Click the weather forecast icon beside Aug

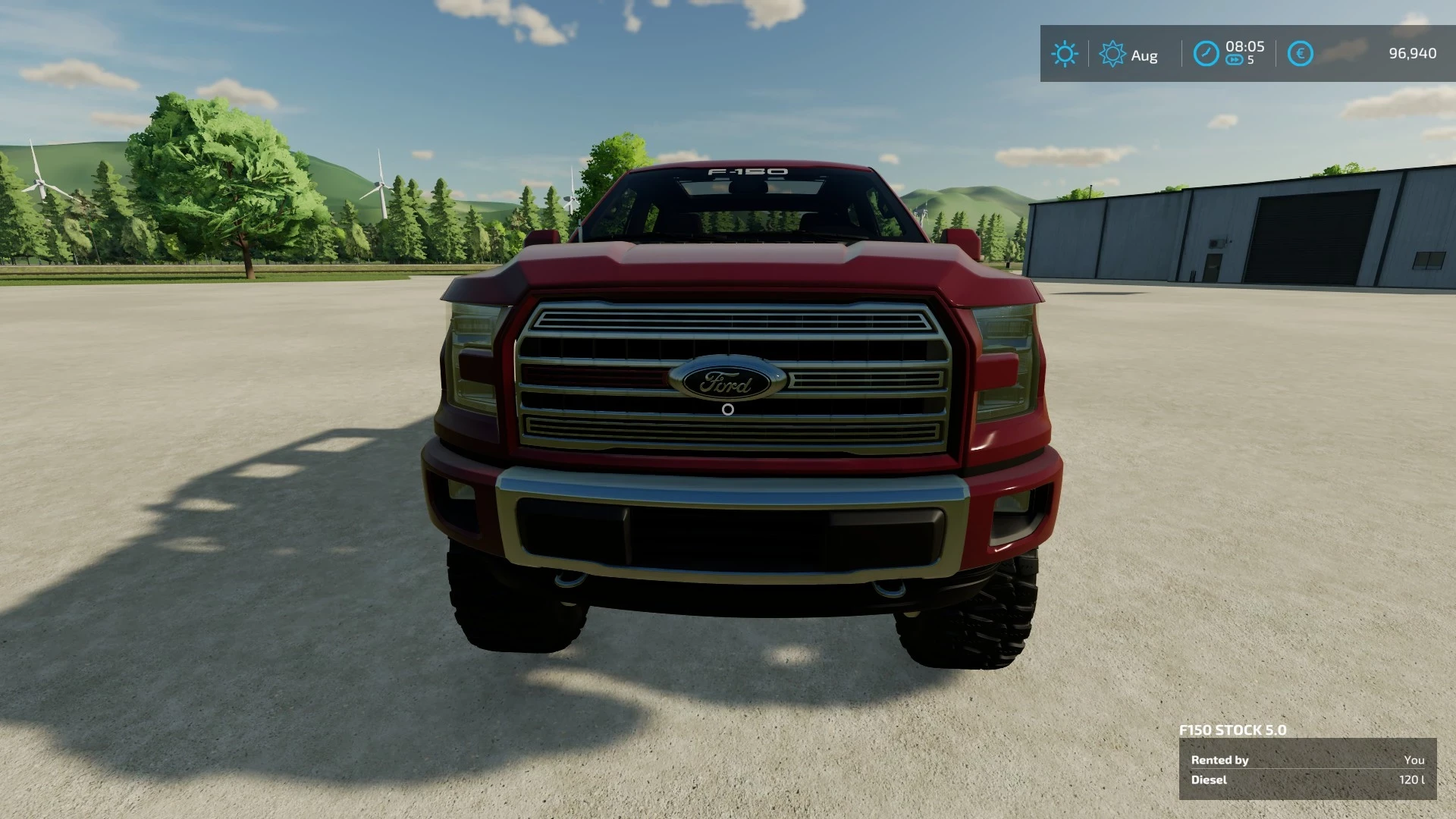coord(1112,54)
